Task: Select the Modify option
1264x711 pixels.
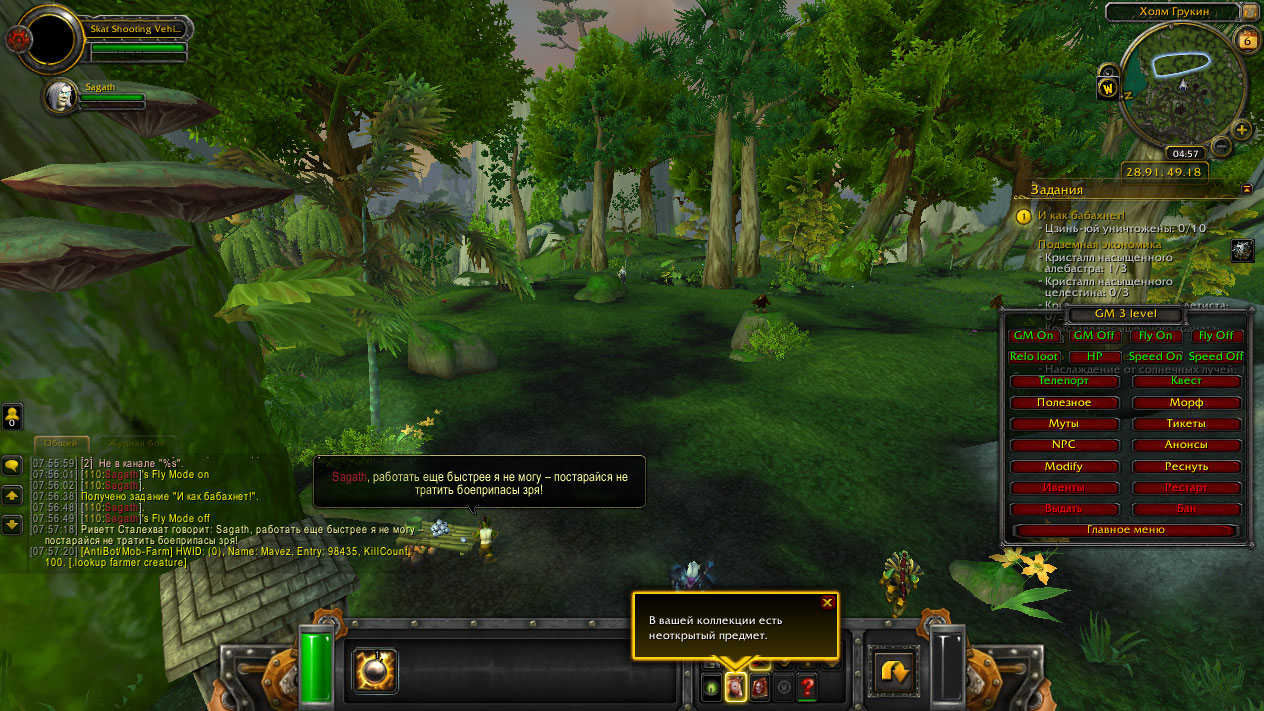Action: [1064, 467]
